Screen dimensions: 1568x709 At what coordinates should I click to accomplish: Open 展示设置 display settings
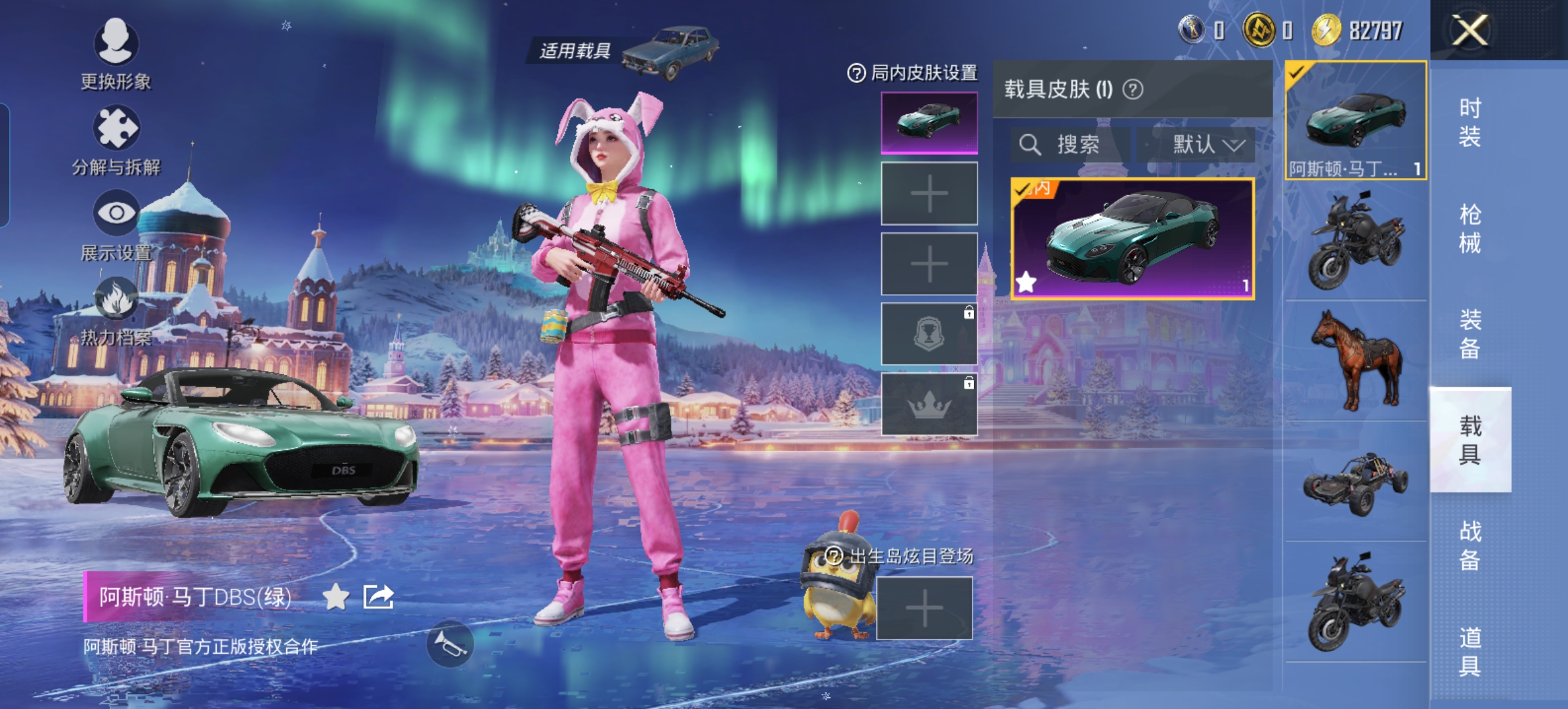pos(116,224)
